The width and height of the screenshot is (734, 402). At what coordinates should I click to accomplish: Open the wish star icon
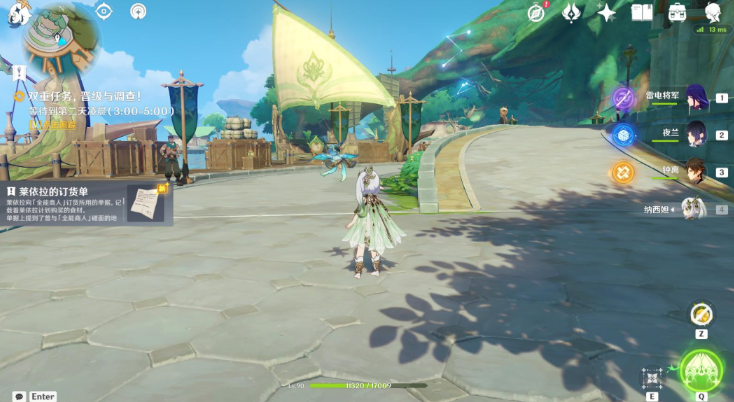(606, 12)
